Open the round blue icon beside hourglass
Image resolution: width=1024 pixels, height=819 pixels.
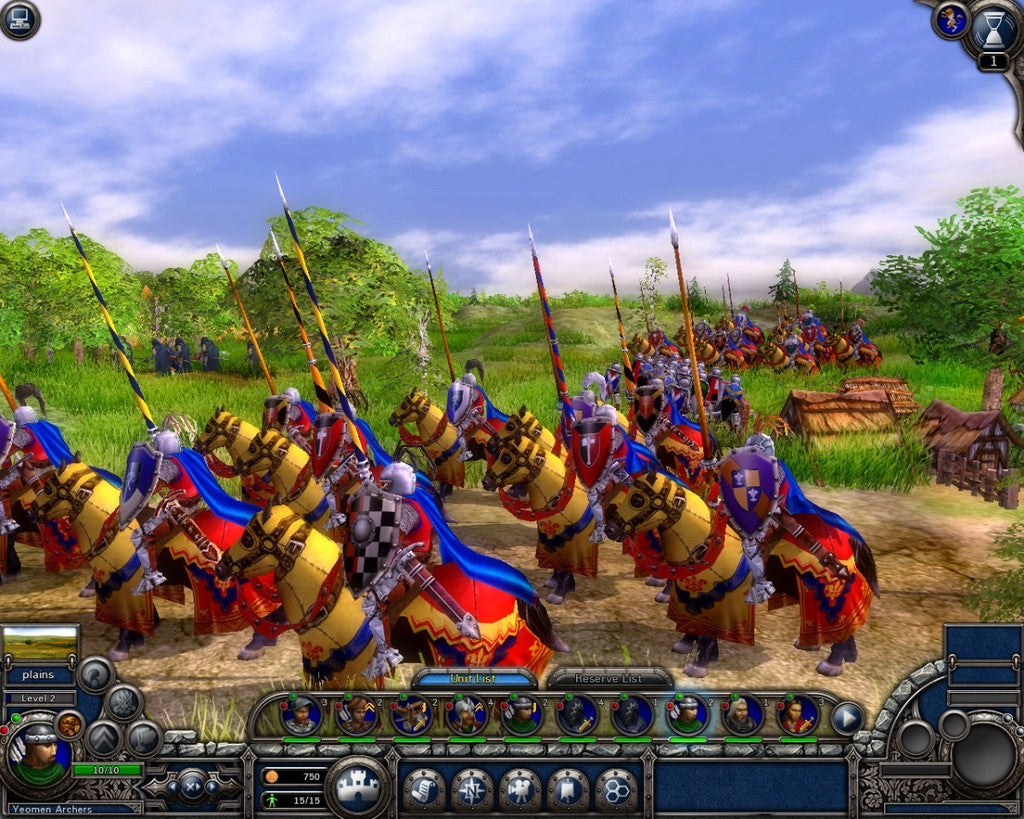click(950, 20)
